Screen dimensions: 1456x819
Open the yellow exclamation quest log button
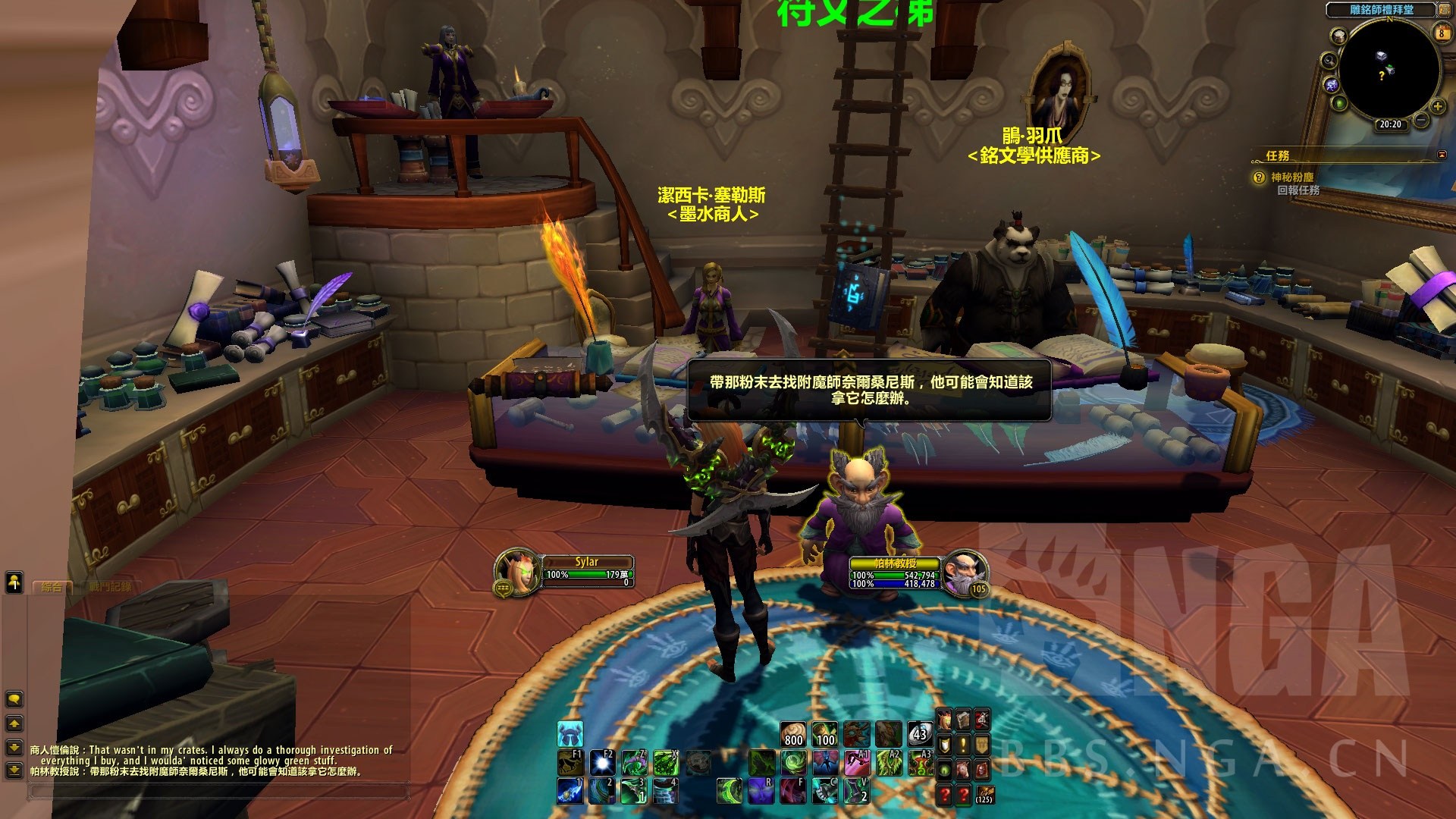(963, 745)
